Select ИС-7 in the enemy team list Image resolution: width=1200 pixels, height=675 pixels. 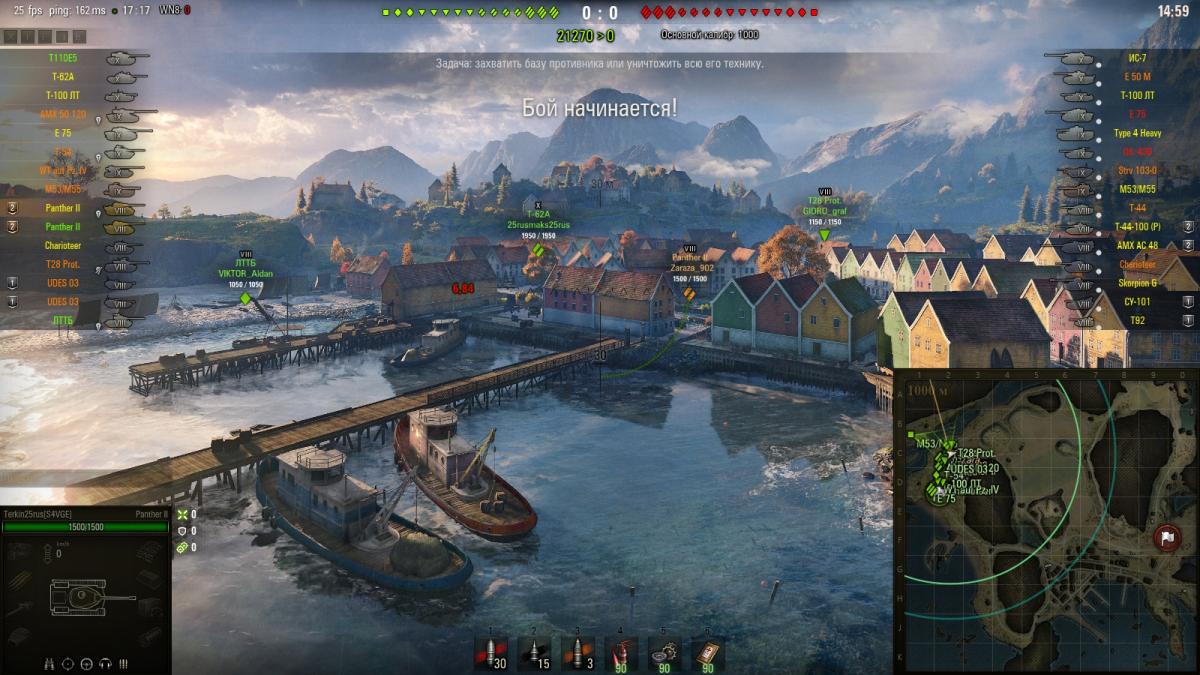tap(1137, 58)
